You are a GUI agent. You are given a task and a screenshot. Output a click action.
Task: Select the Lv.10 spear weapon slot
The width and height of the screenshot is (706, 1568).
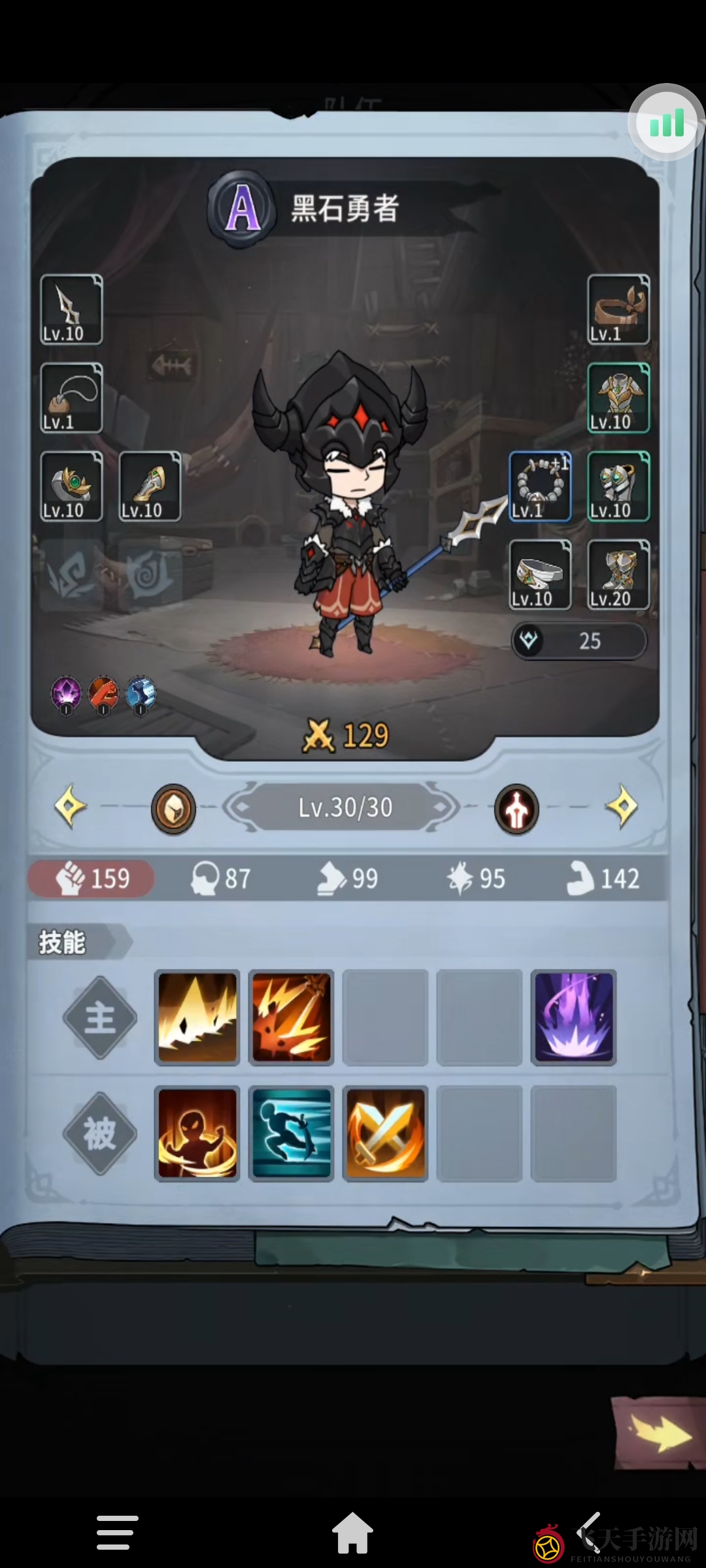coord(71,309)
